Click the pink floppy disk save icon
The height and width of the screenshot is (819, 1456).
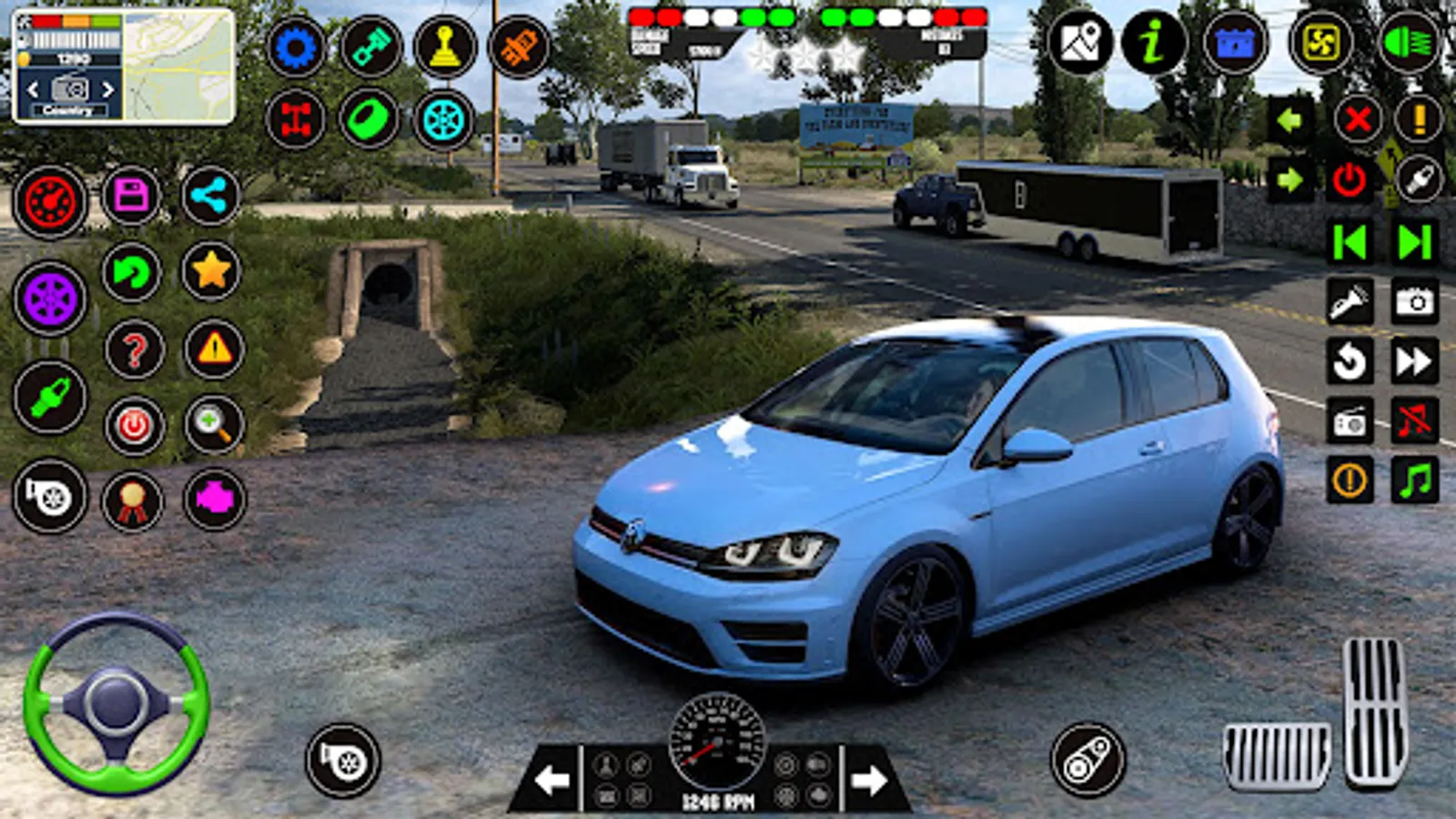131,196
